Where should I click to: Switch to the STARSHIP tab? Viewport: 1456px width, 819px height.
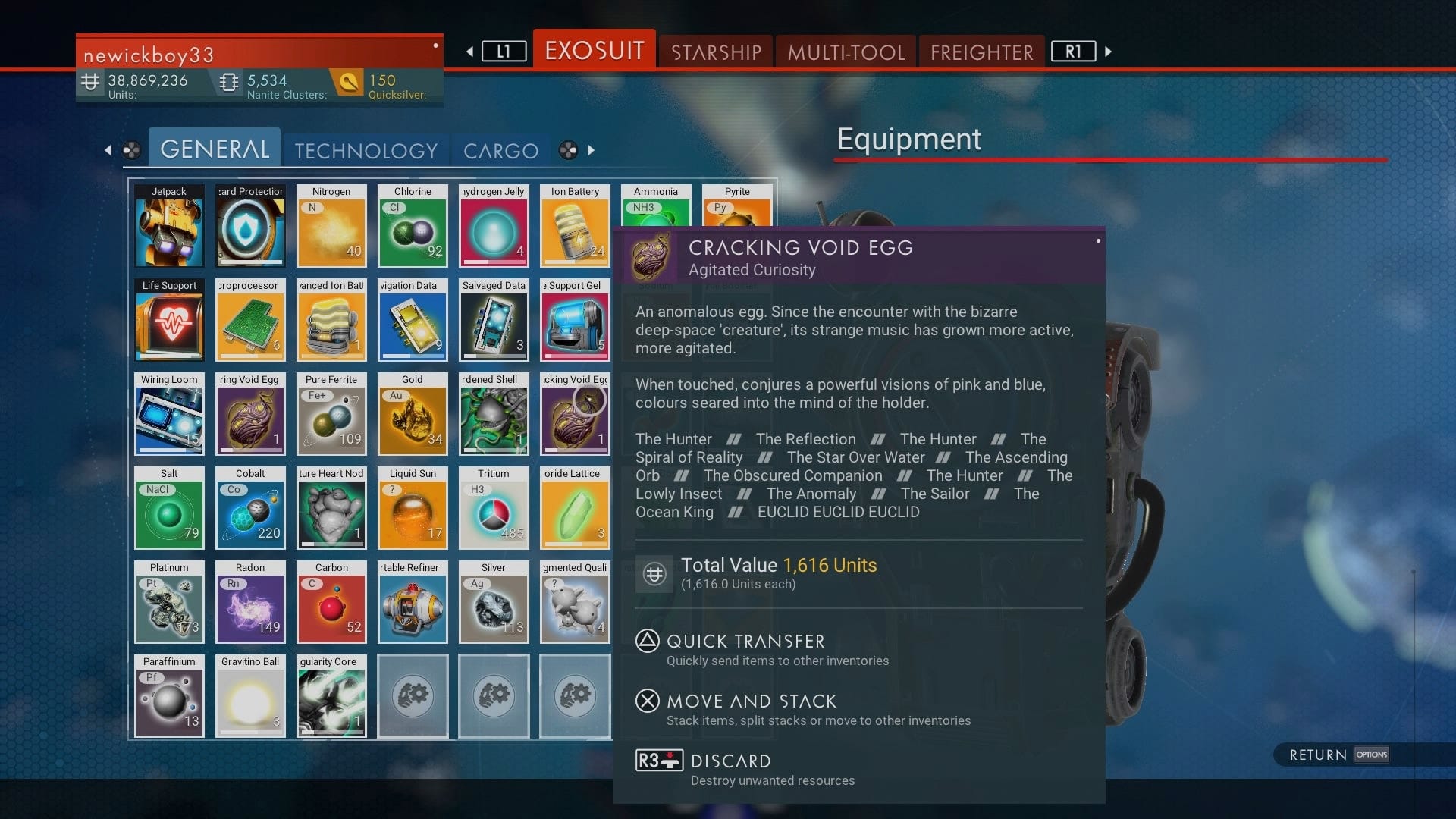[715, 52]
